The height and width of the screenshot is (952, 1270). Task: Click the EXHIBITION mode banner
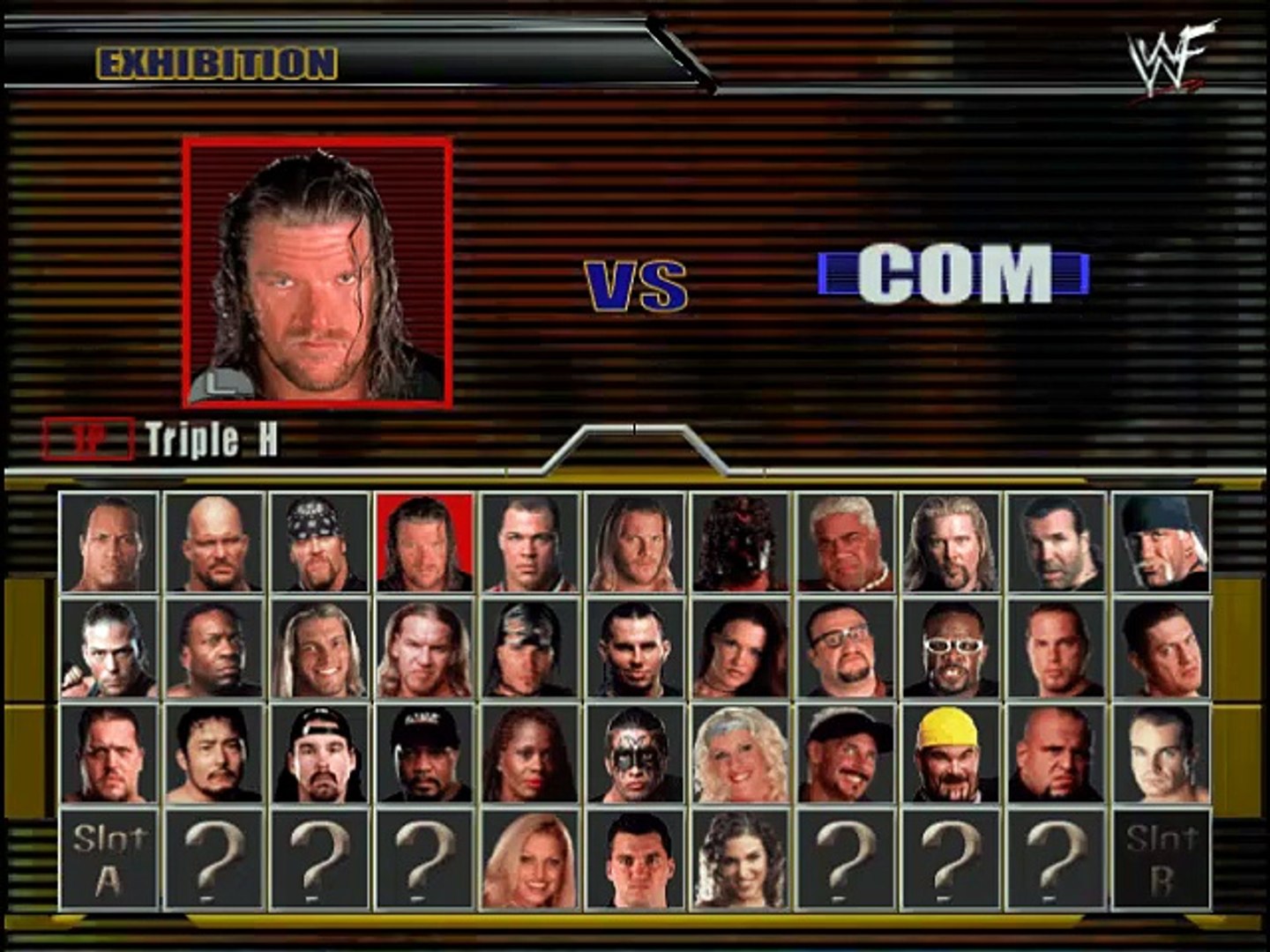(216, 60)
